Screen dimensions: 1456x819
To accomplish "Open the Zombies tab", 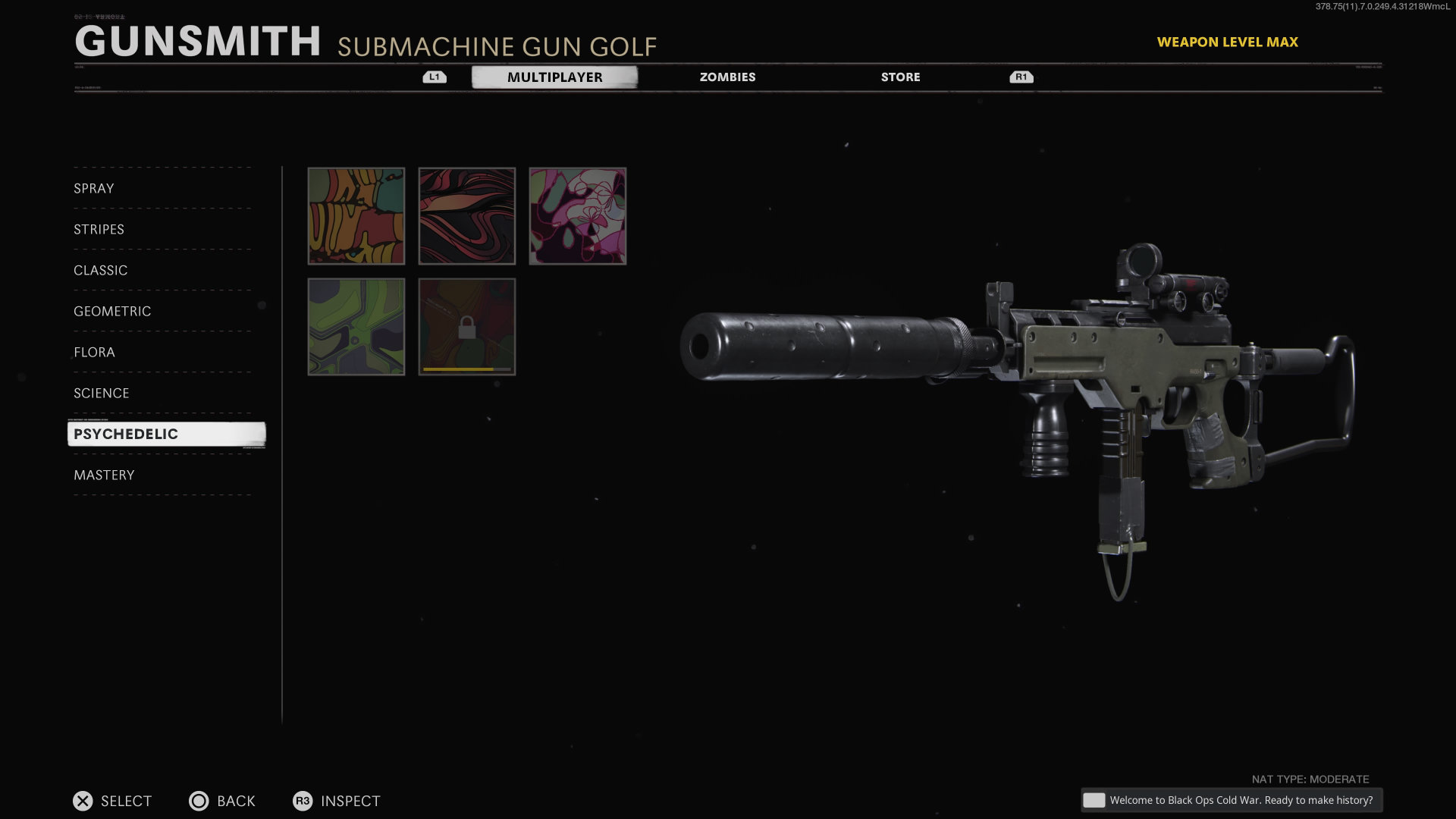I will click(727, 77).
